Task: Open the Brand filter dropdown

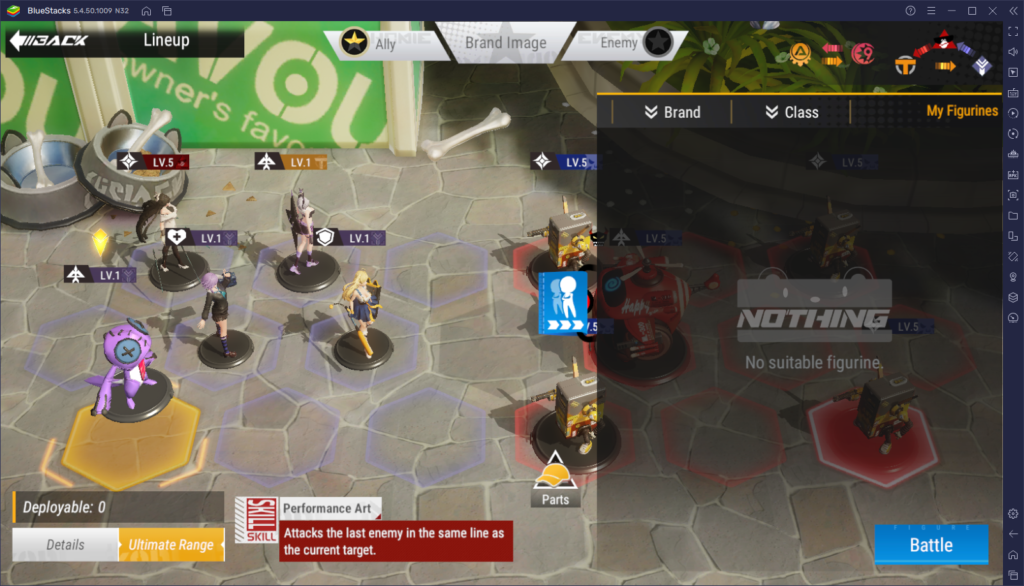Action: pyautogui.click(x=672, y=112)
